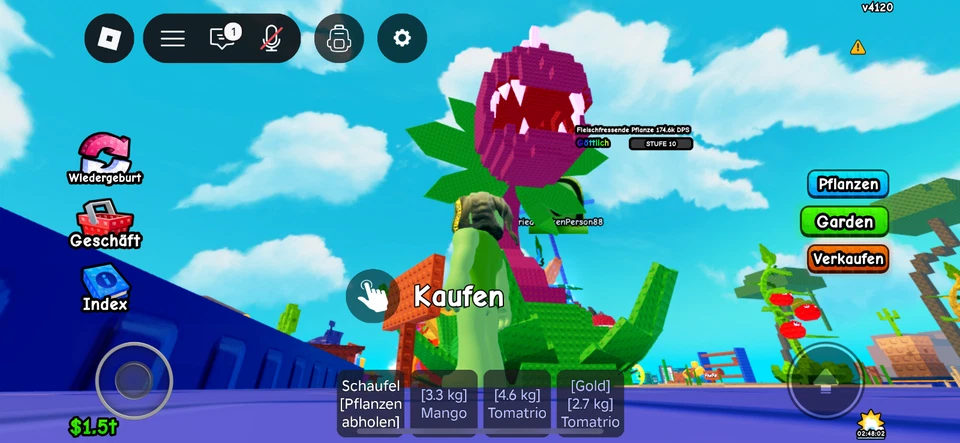The width and height of the screenshot is (960, 443).
Task: Open the Geschäft shop basket
Action: click(x=104, y=223)
